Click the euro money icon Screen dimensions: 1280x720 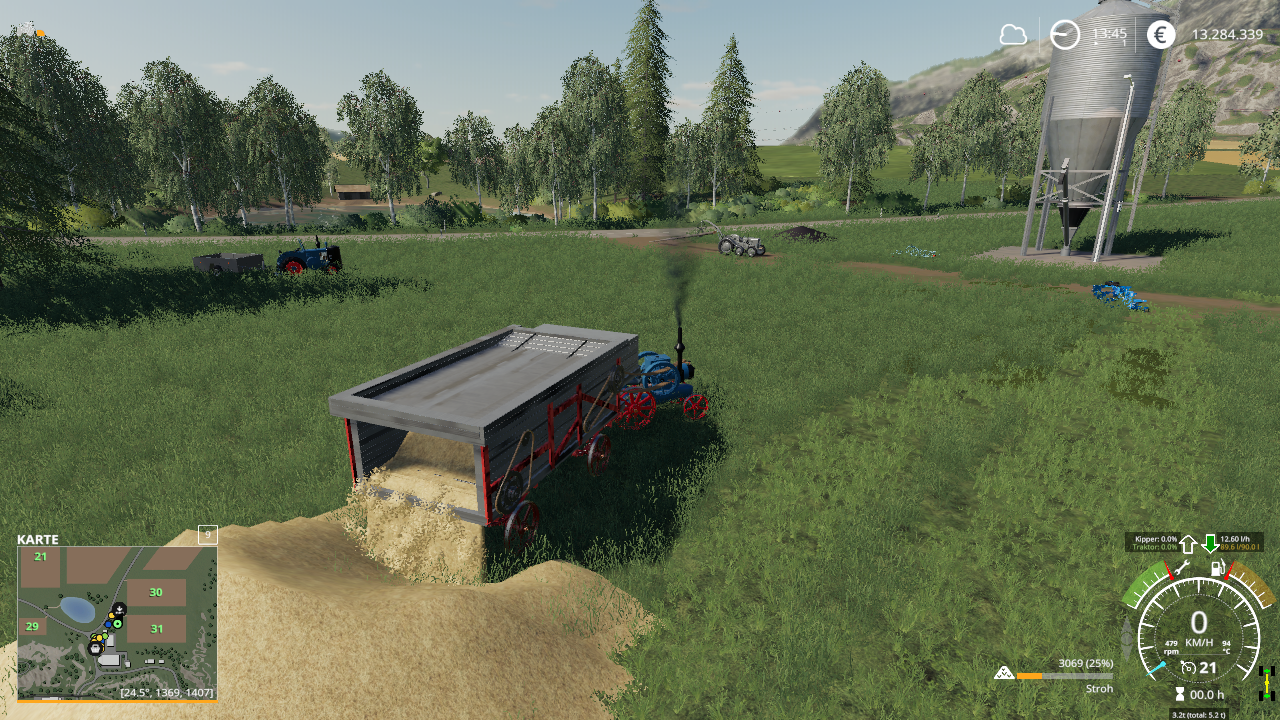coord(1161,35)
